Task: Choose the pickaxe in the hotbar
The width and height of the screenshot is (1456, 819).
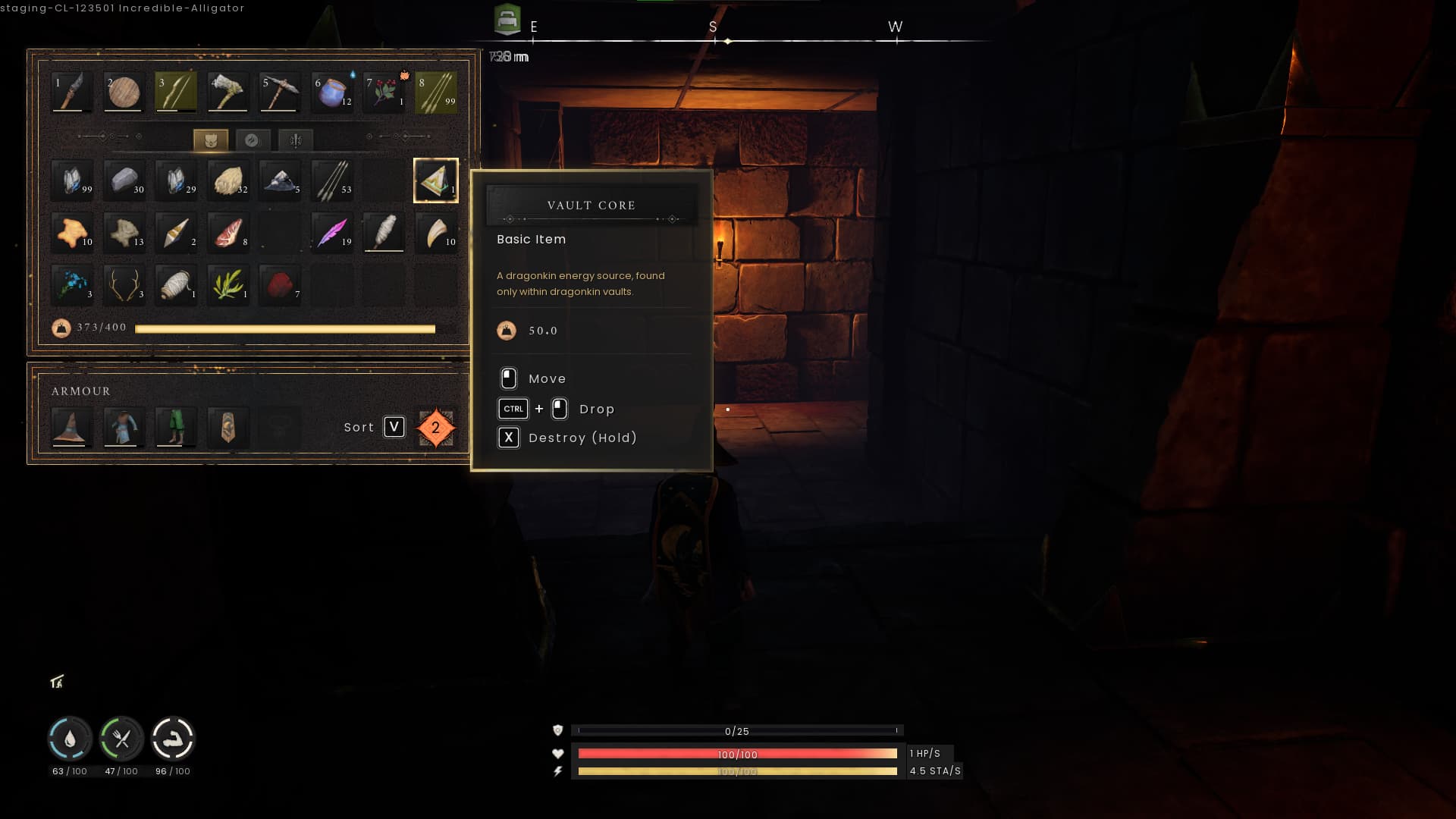Action: click(279, 93)
